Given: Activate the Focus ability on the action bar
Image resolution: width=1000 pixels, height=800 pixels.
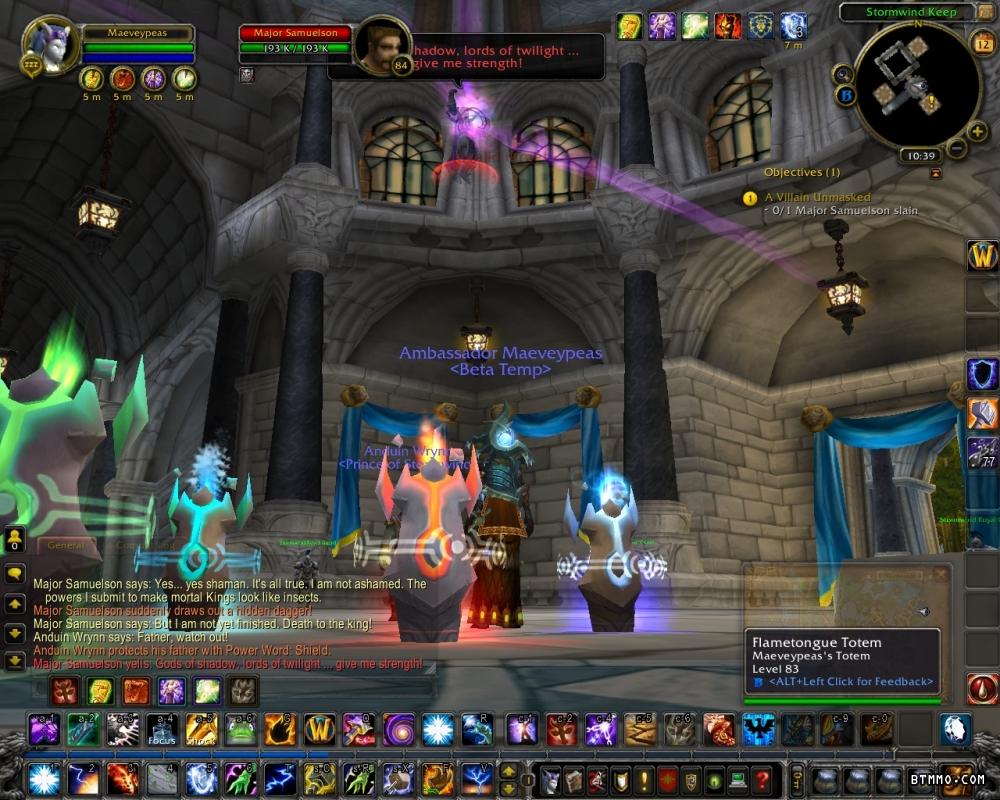Looking at the screenshot, I should click(161, 731).
